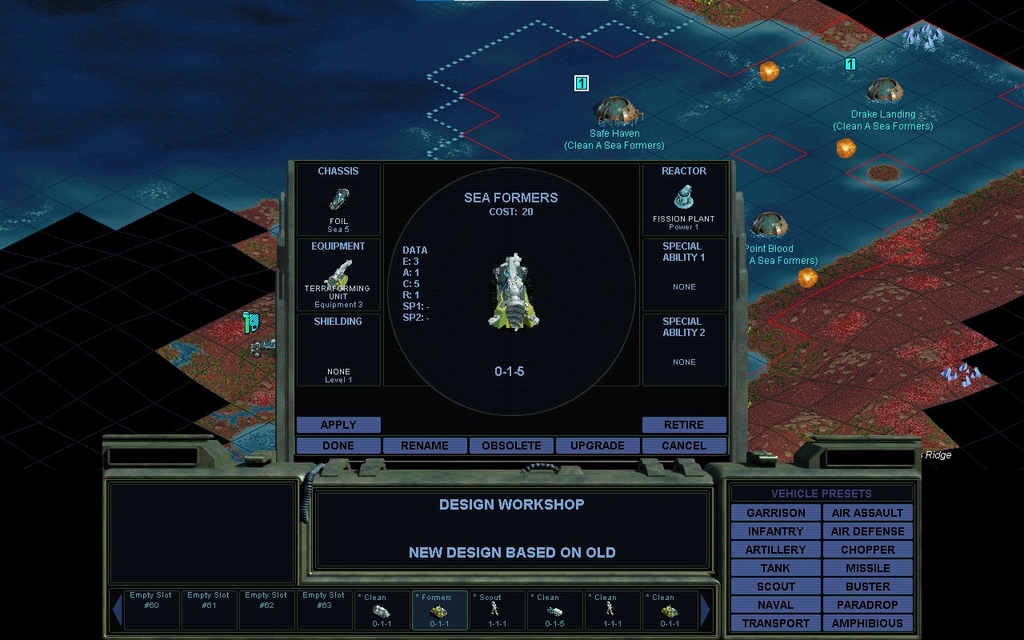The height and width of the screenshot is (640, 1024).
Task: Choose the Amphibious preset
Action: (867, 623)
